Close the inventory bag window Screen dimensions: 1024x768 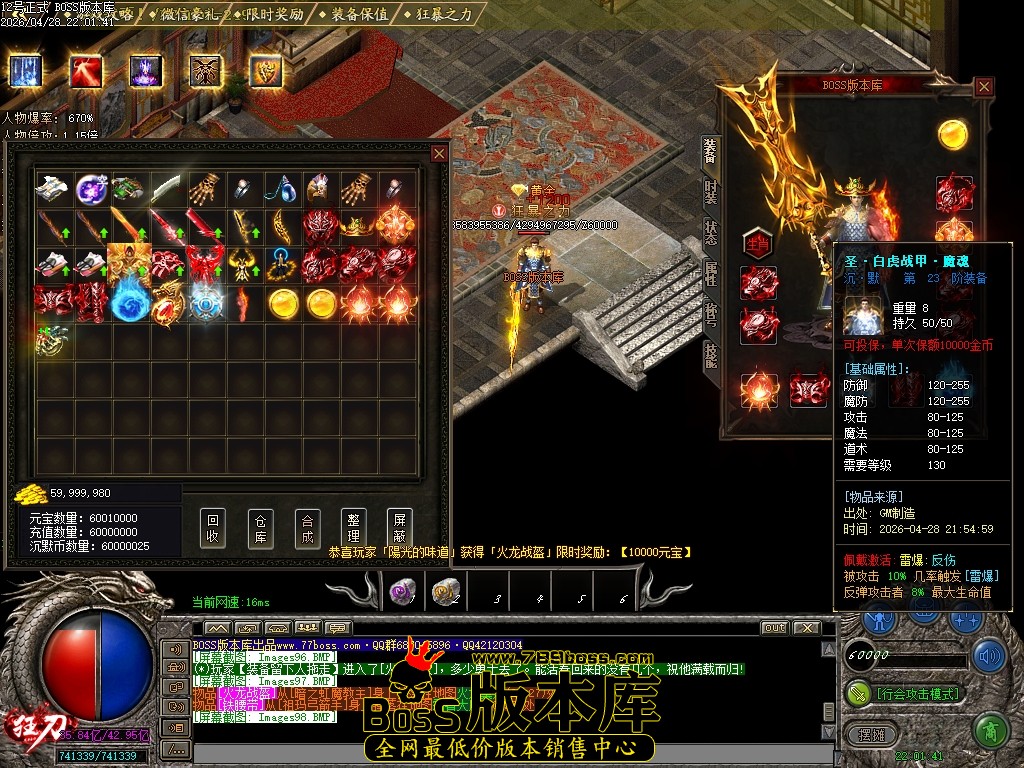tap(439, 153)
